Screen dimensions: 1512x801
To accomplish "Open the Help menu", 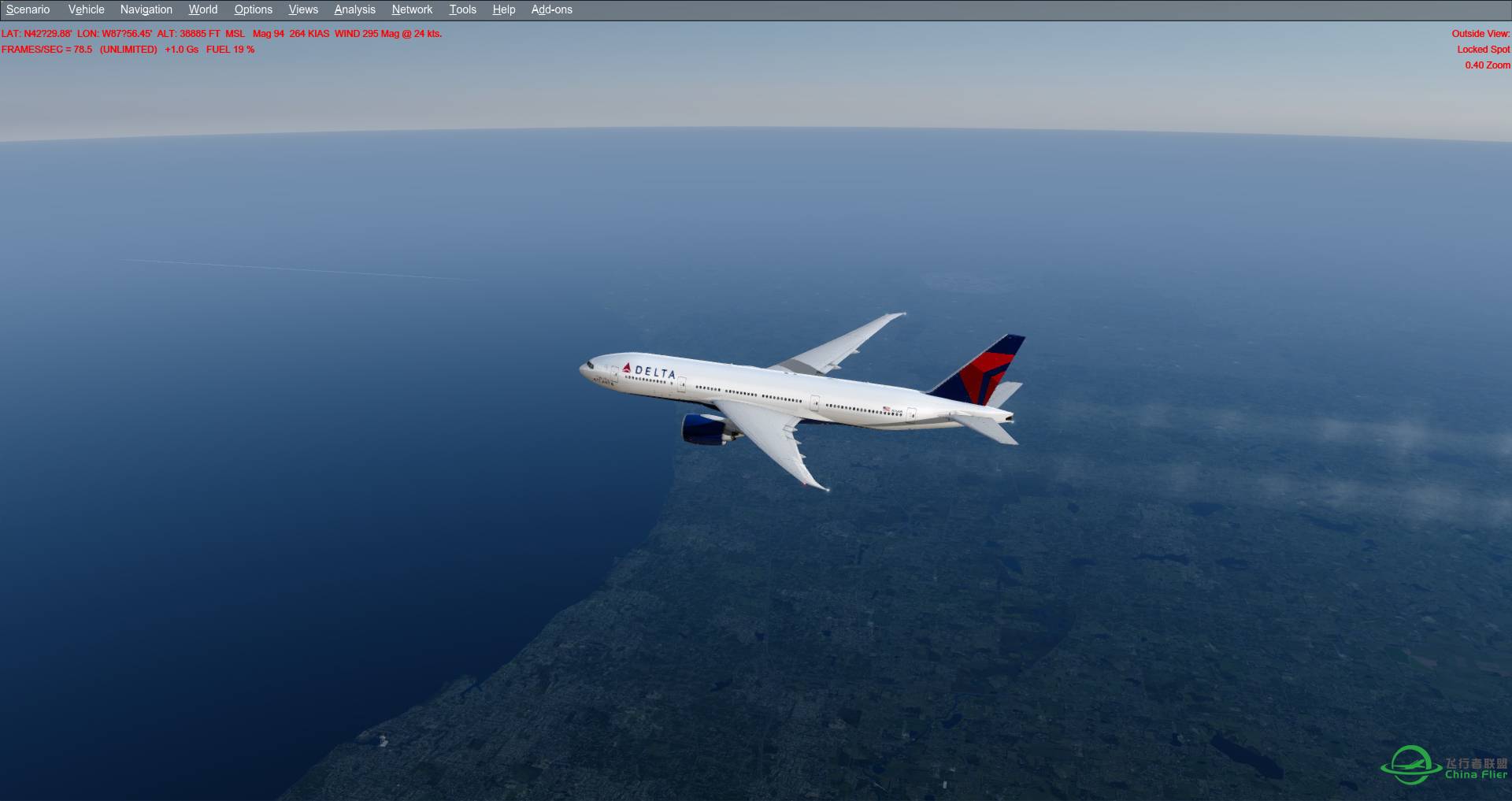I will 503,9.
